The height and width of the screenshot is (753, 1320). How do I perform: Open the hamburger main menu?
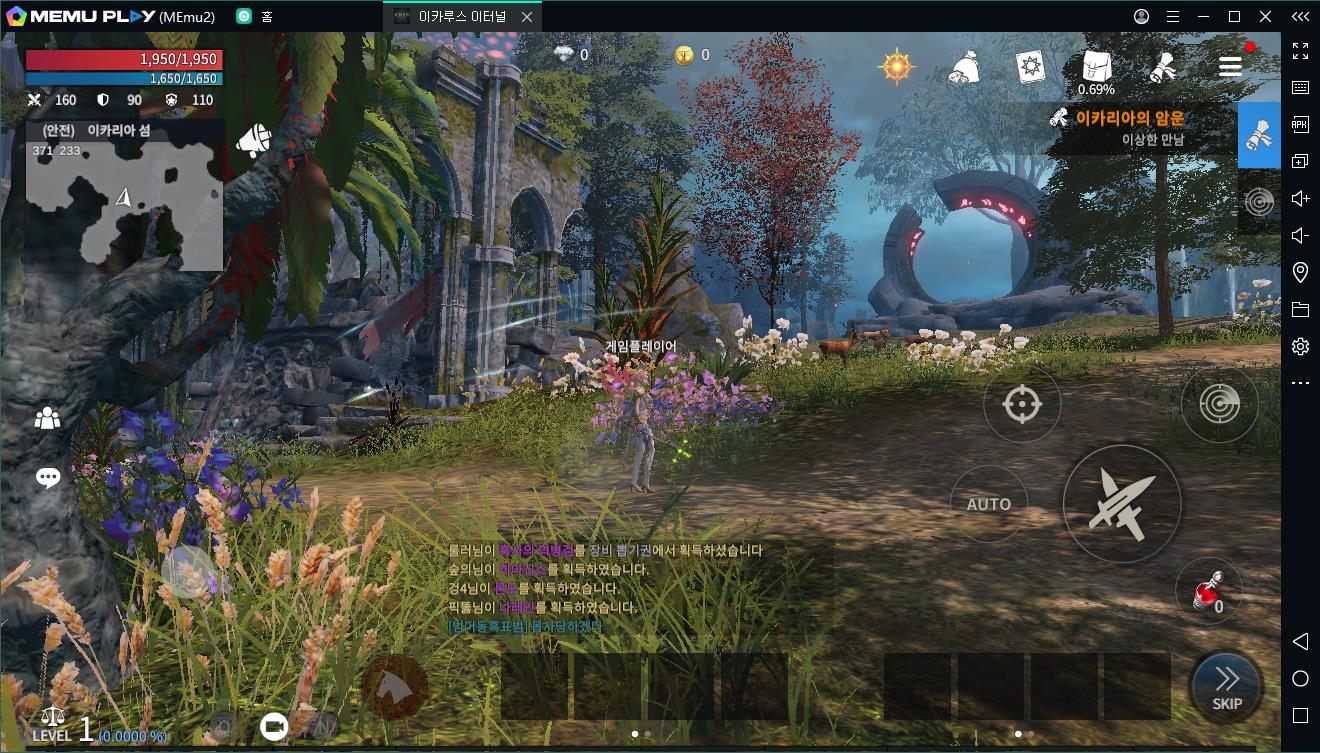1230,66
